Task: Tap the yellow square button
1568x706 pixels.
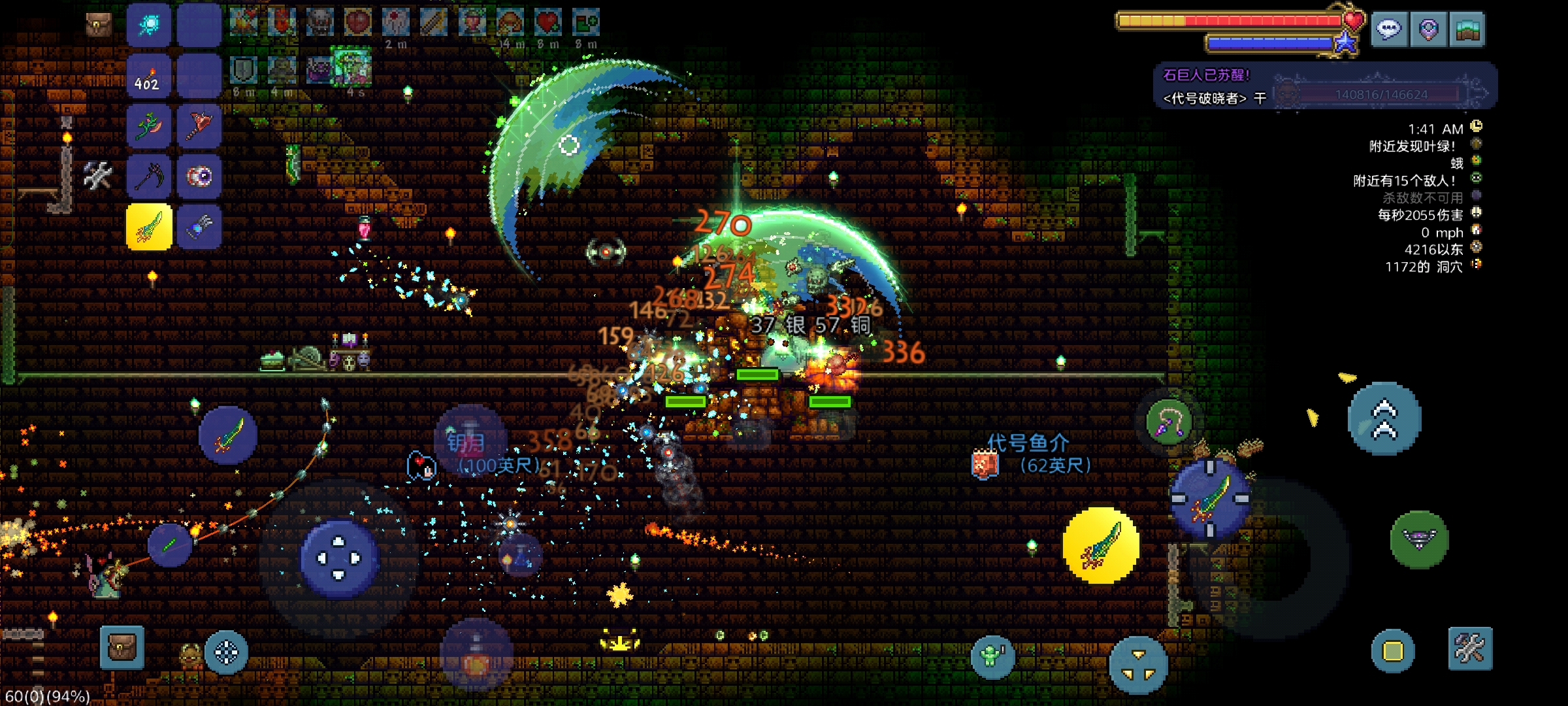Action: [x=1393, y=651]
